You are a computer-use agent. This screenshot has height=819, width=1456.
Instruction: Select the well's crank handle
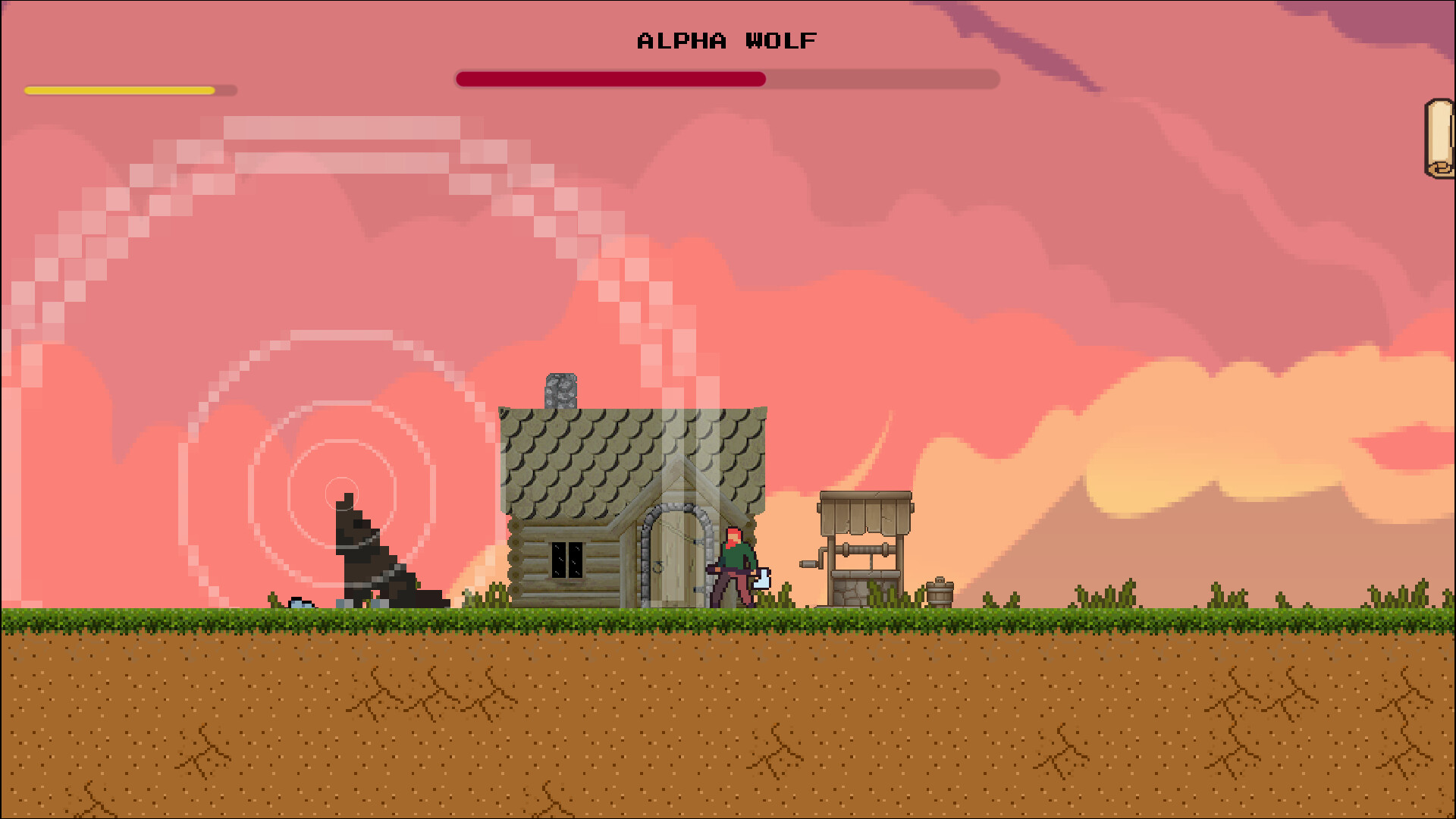806,565
